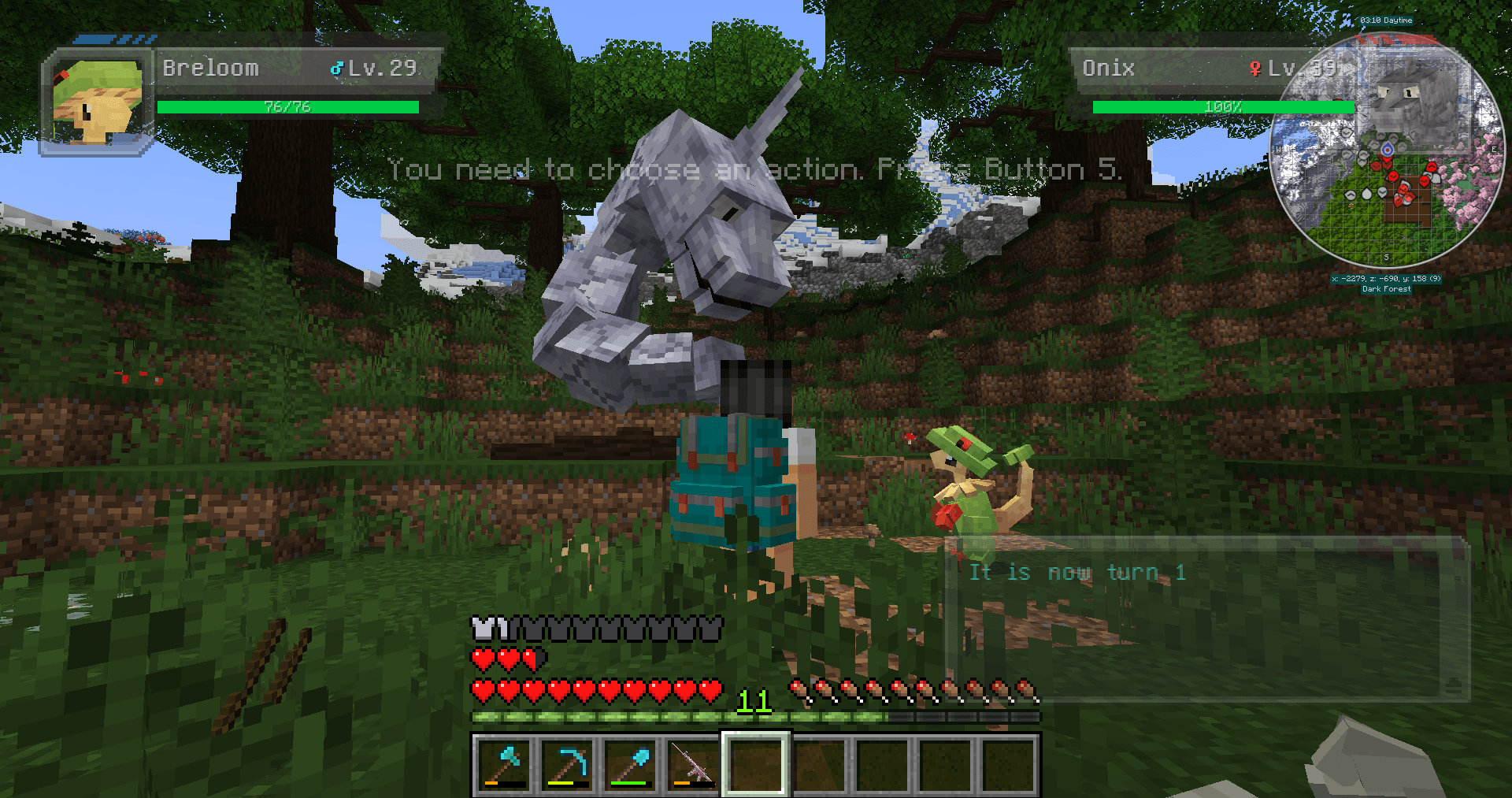Click the coordinates readout under the minimap
1512x798 pixels.
[1386, 277]
